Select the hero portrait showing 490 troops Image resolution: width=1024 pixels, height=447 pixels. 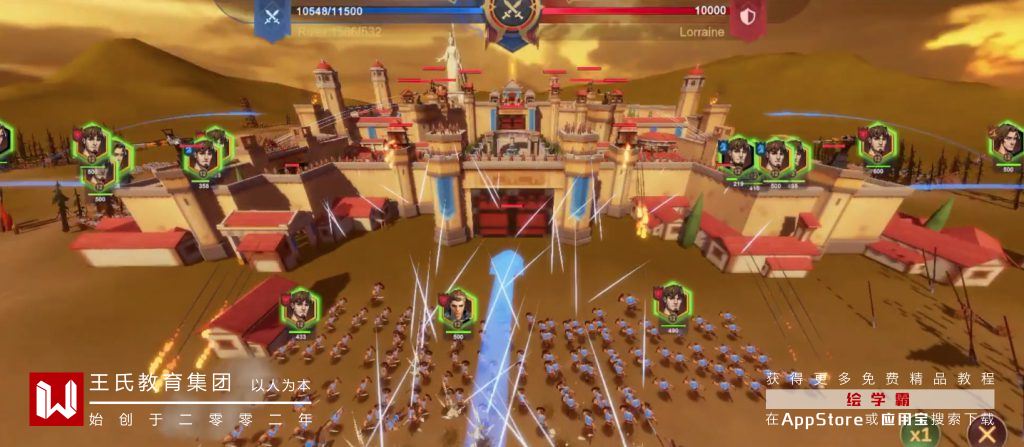tap(672, 303)
